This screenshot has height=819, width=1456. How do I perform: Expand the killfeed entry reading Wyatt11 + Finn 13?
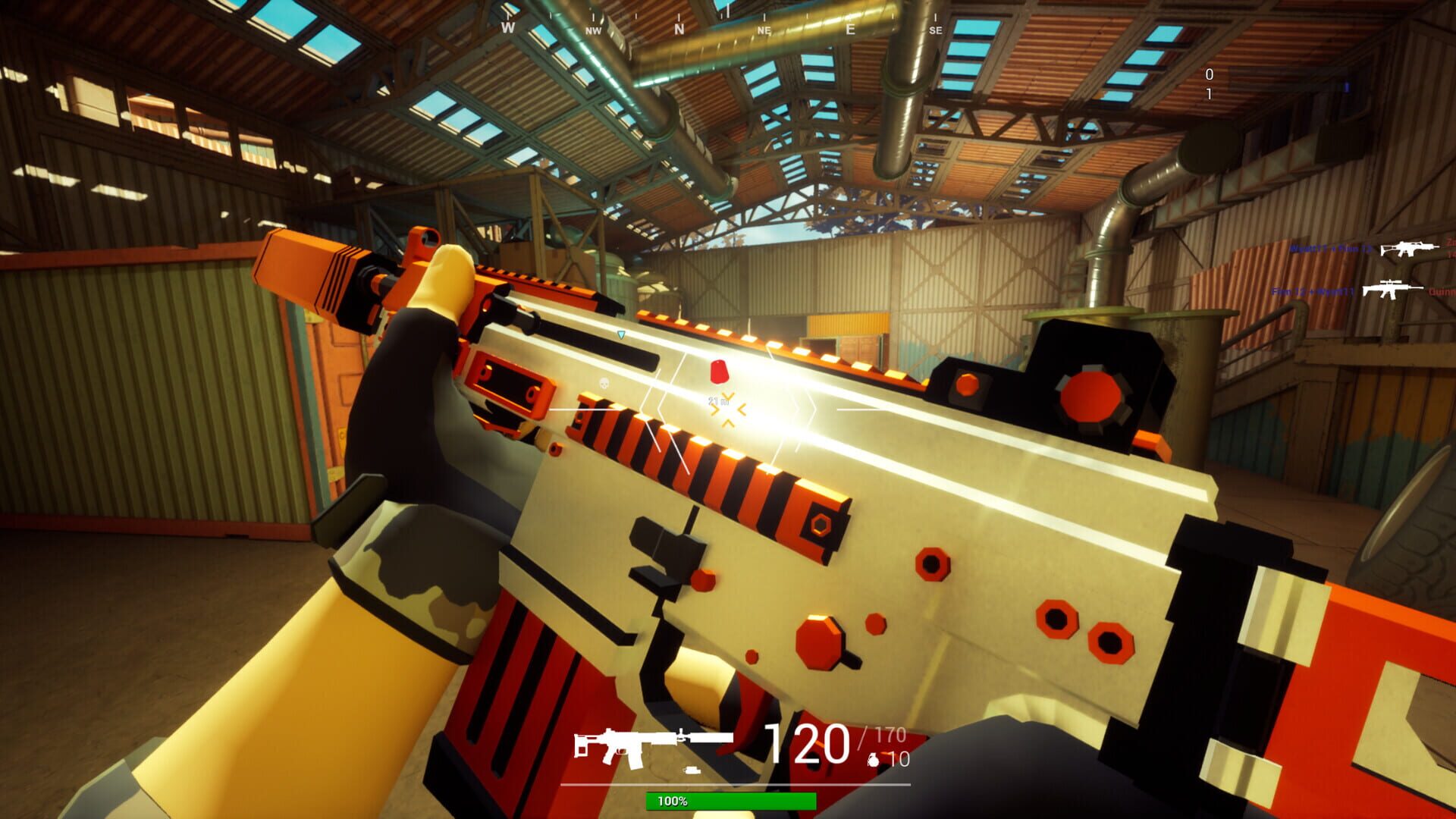[1333, 248]
